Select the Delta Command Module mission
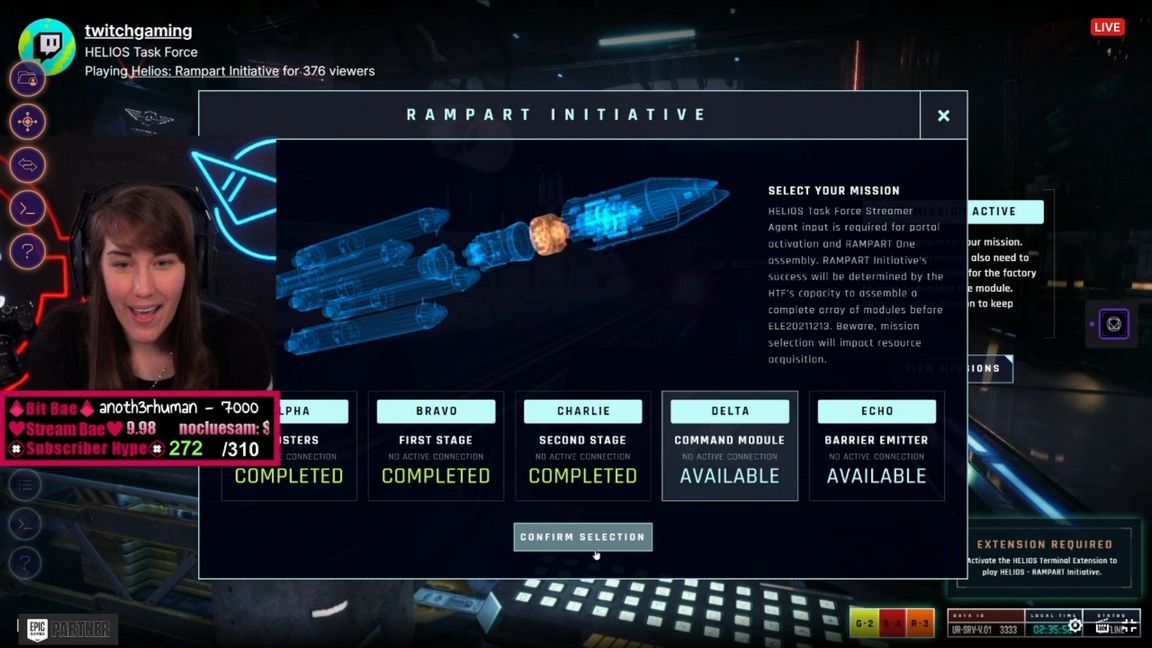This screenshot has width=1152, height=648. (730, 445)
